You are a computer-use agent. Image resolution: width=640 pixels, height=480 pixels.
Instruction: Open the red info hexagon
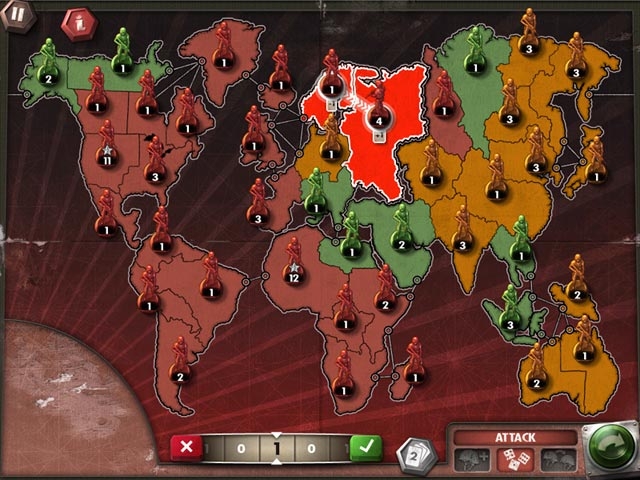point(76,22)
